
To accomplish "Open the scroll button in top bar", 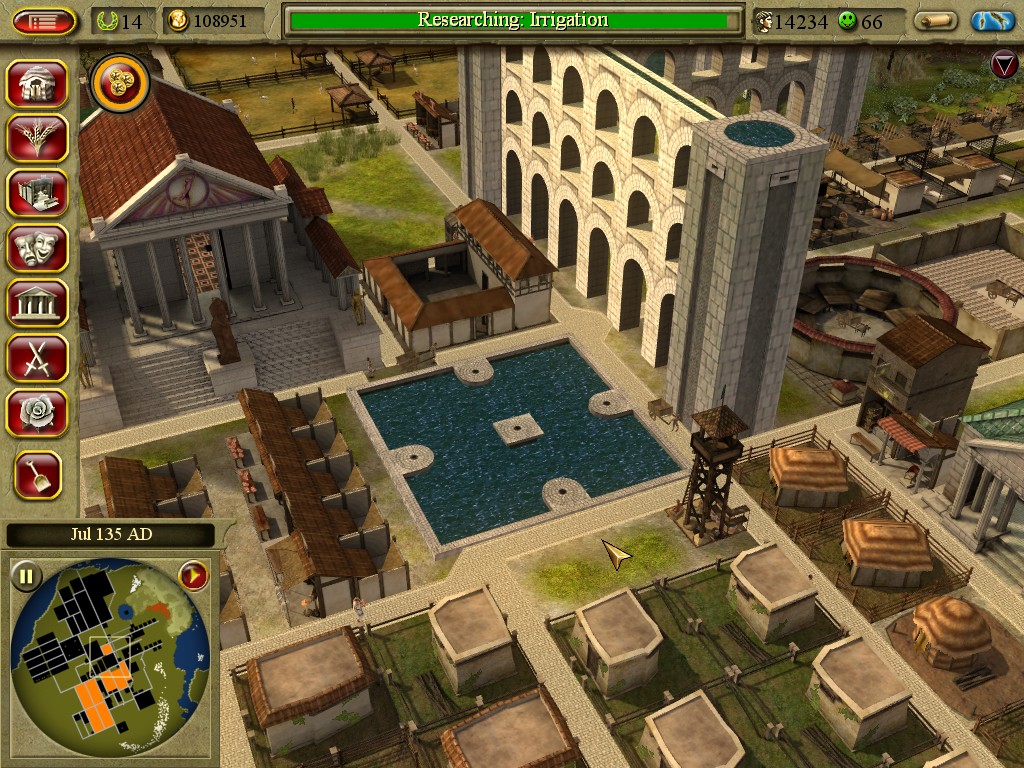I will [x=936, y=21].
